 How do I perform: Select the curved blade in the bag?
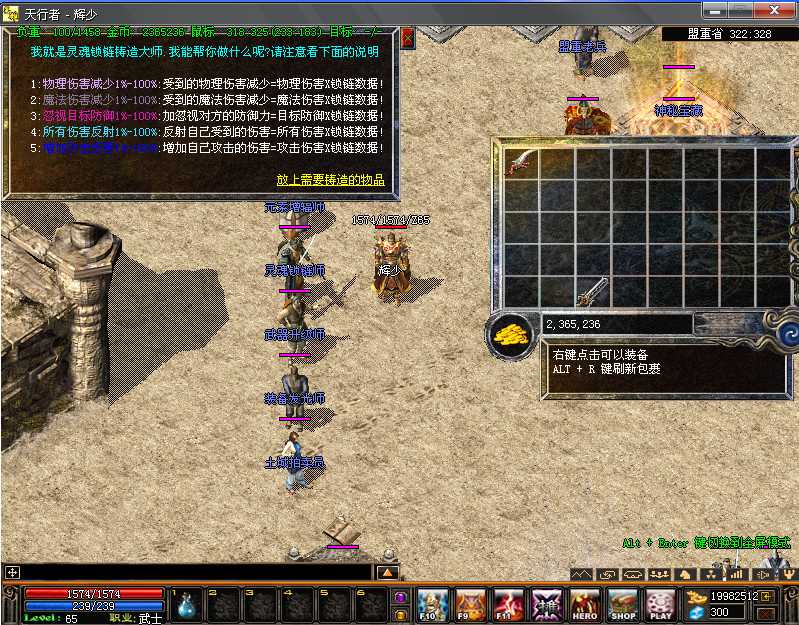(x=521, y=163)
